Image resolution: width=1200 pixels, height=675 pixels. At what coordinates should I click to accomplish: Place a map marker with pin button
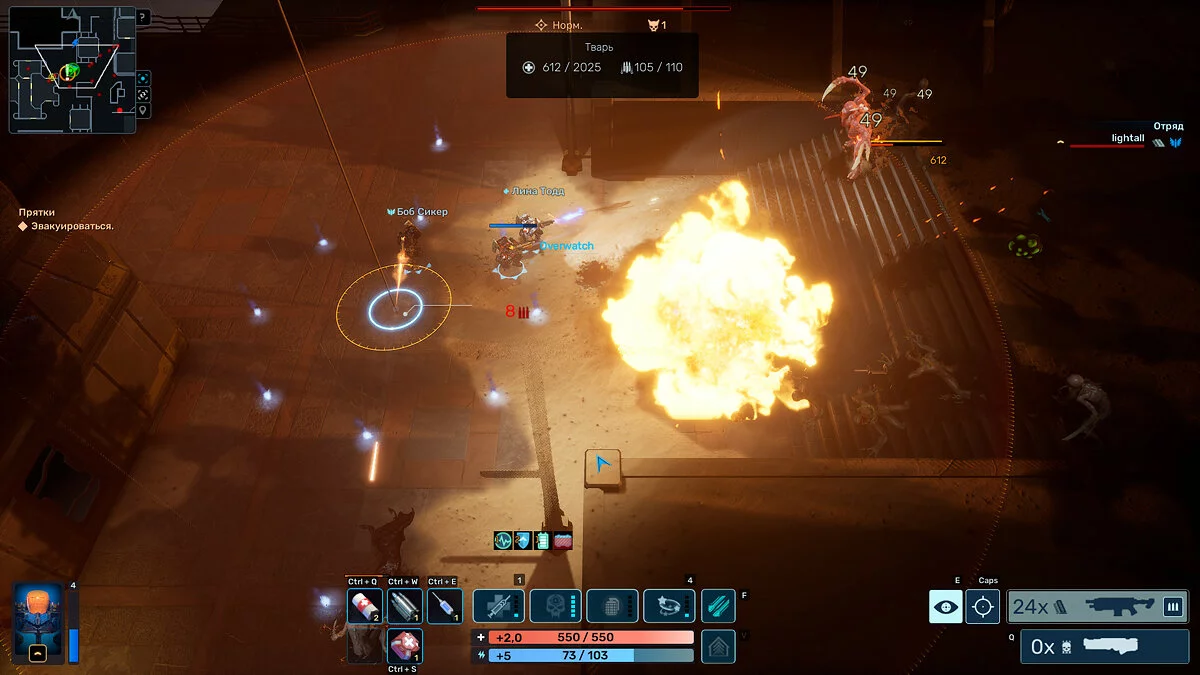[x=143, y=110]
